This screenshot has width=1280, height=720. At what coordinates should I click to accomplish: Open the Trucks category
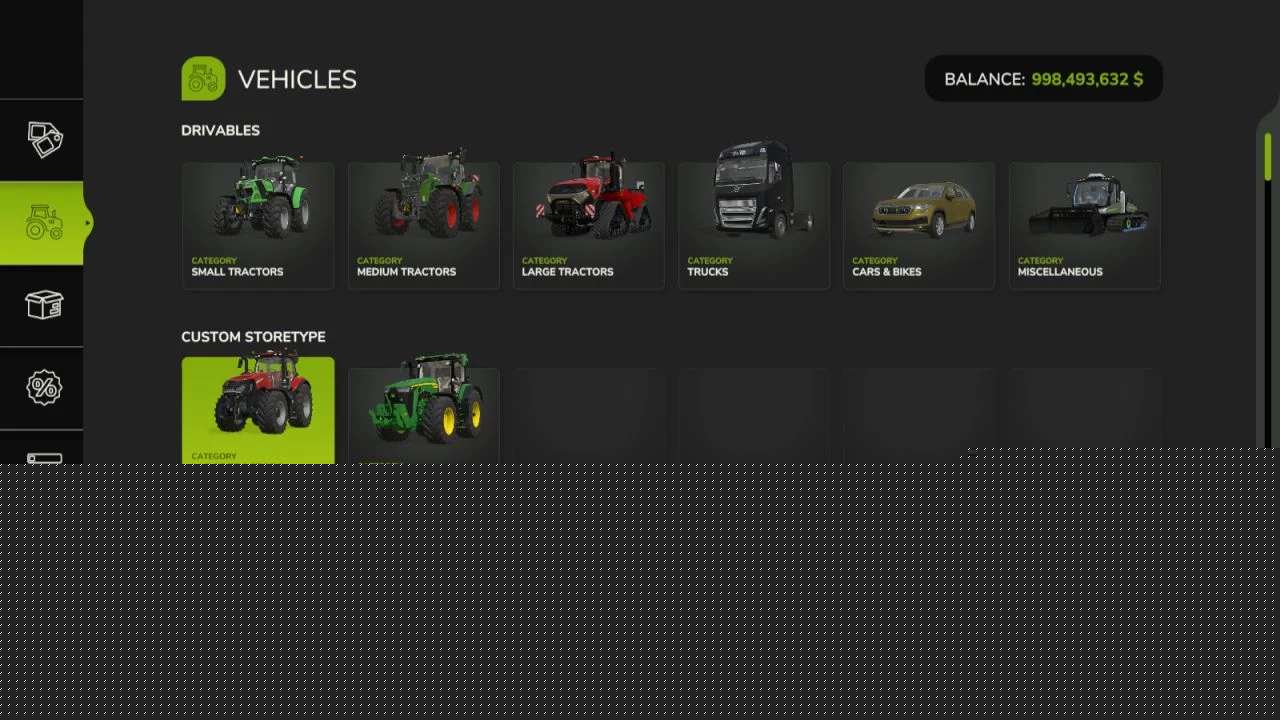(x=754, y=226)
